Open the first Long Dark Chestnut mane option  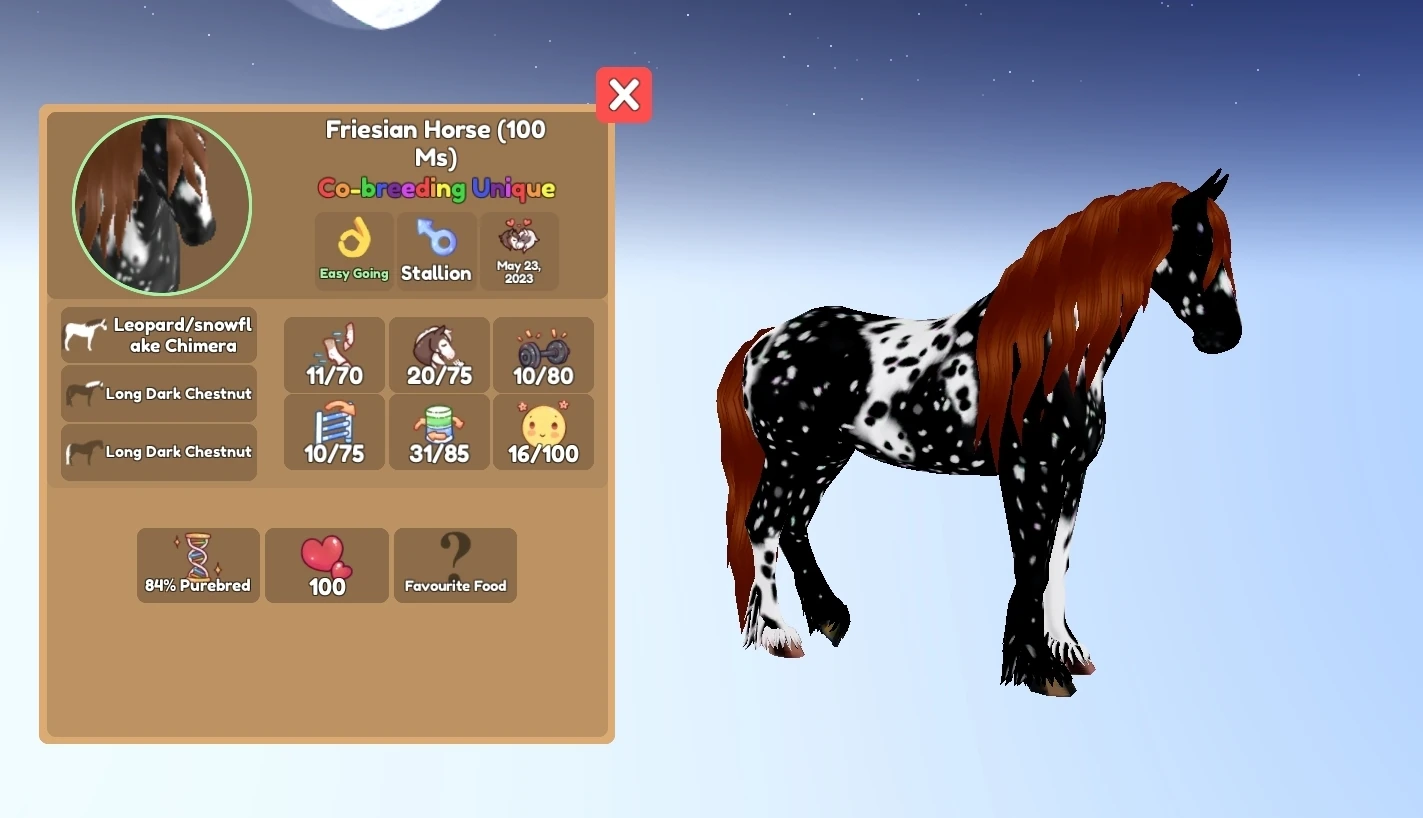point(158,393)
